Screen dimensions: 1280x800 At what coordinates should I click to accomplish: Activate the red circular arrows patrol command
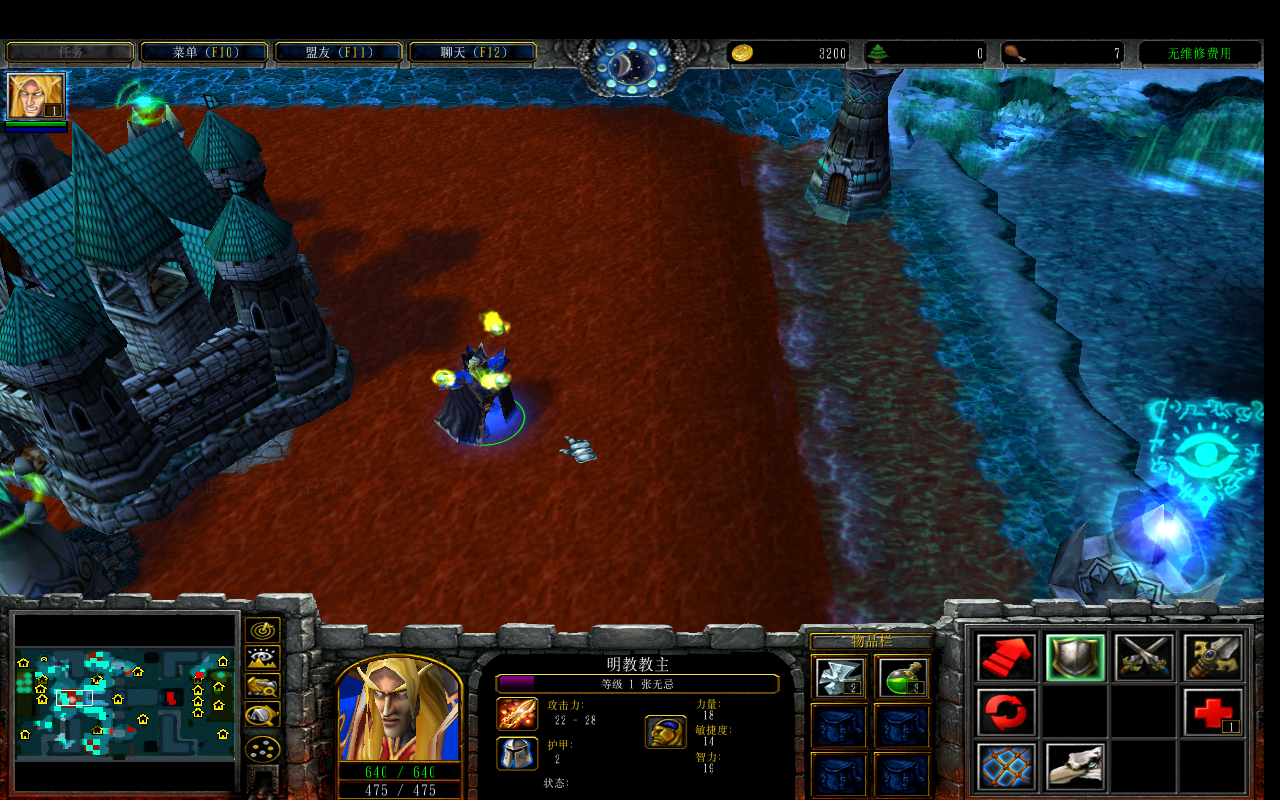tap(1006, 712)
